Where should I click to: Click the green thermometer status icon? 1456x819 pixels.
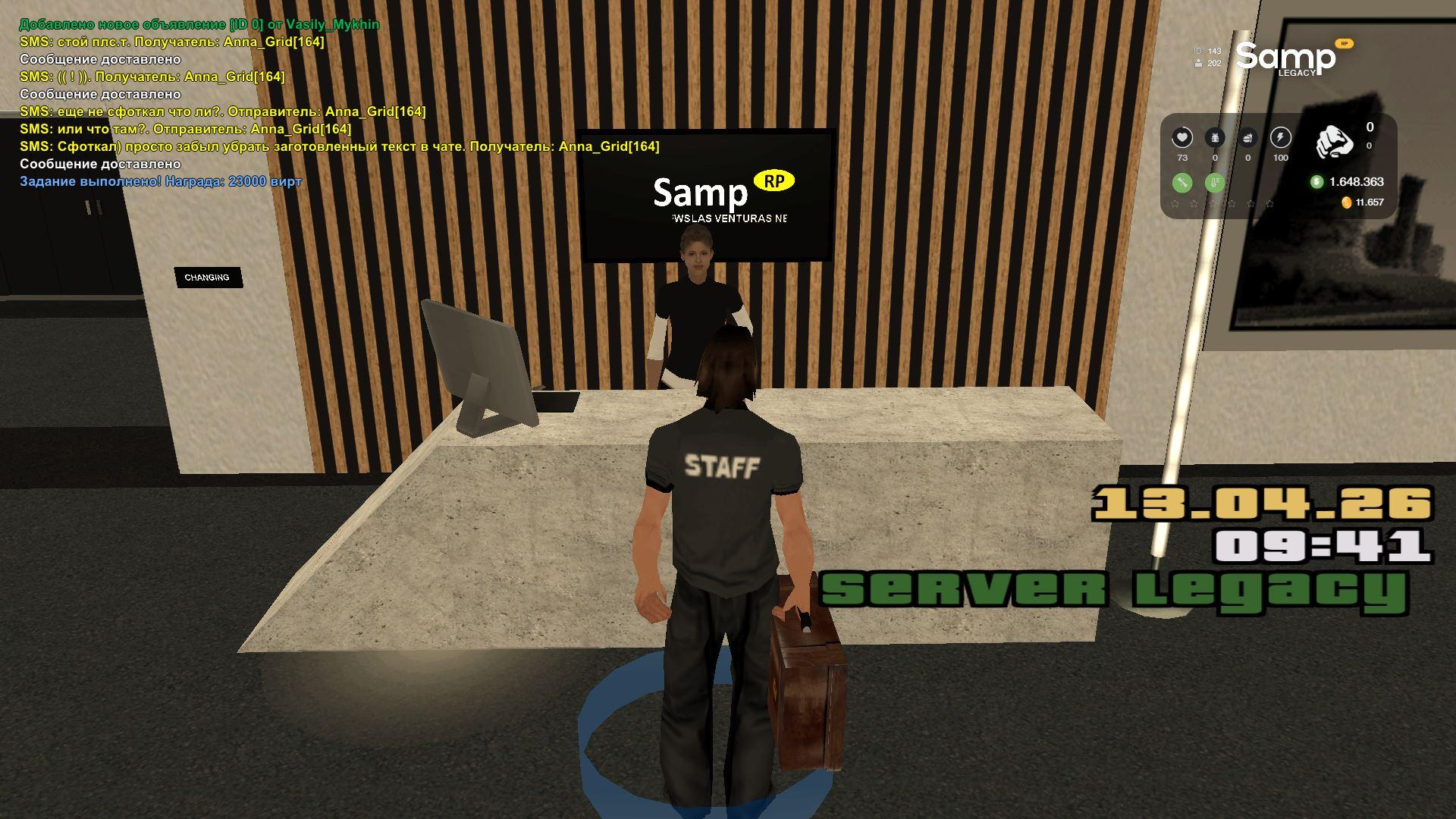(x=1215, y=183)
